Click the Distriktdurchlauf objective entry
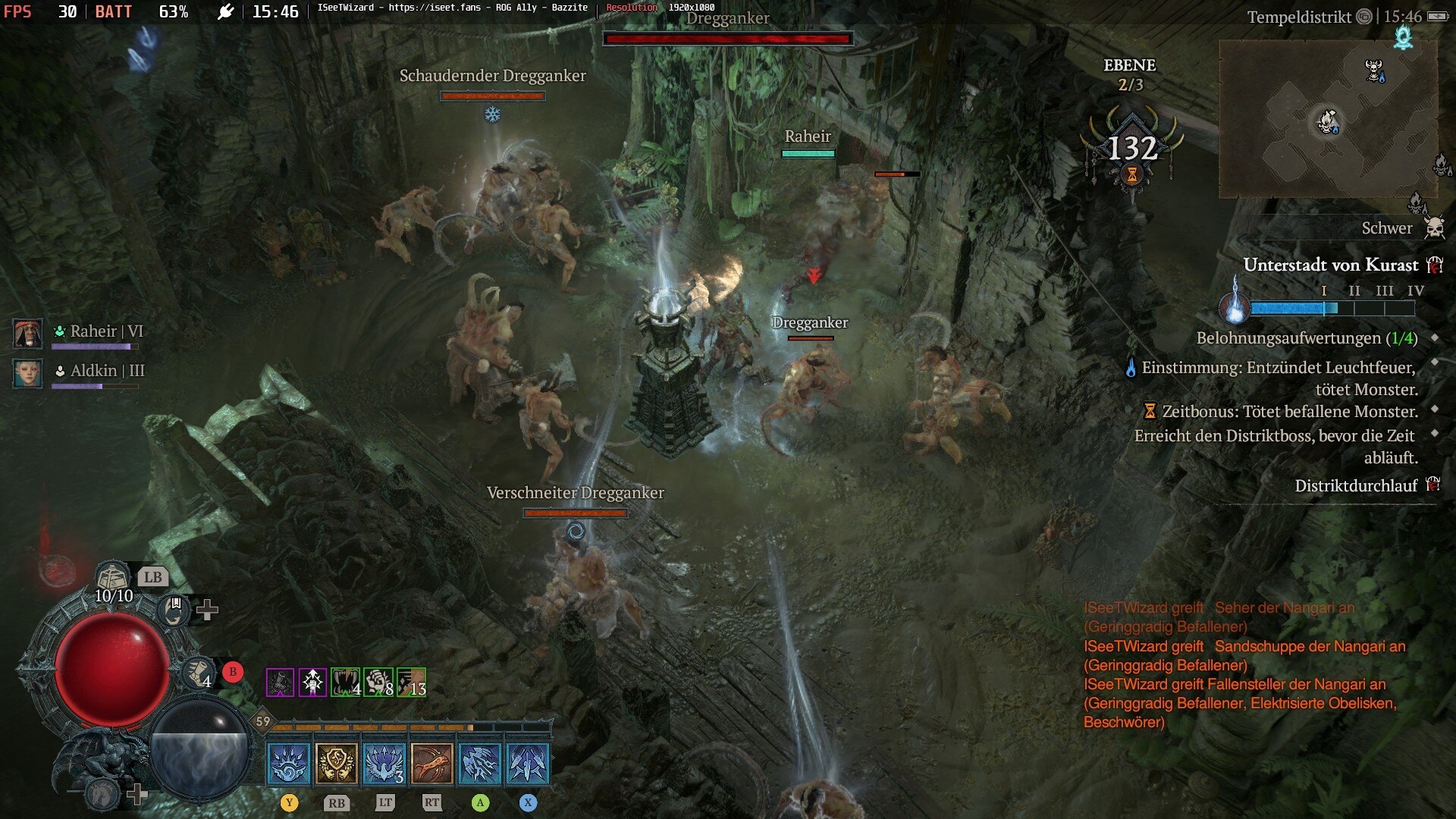Image resolution: width=1456 pixels, height=819 pixels. tap(1355, 485)
